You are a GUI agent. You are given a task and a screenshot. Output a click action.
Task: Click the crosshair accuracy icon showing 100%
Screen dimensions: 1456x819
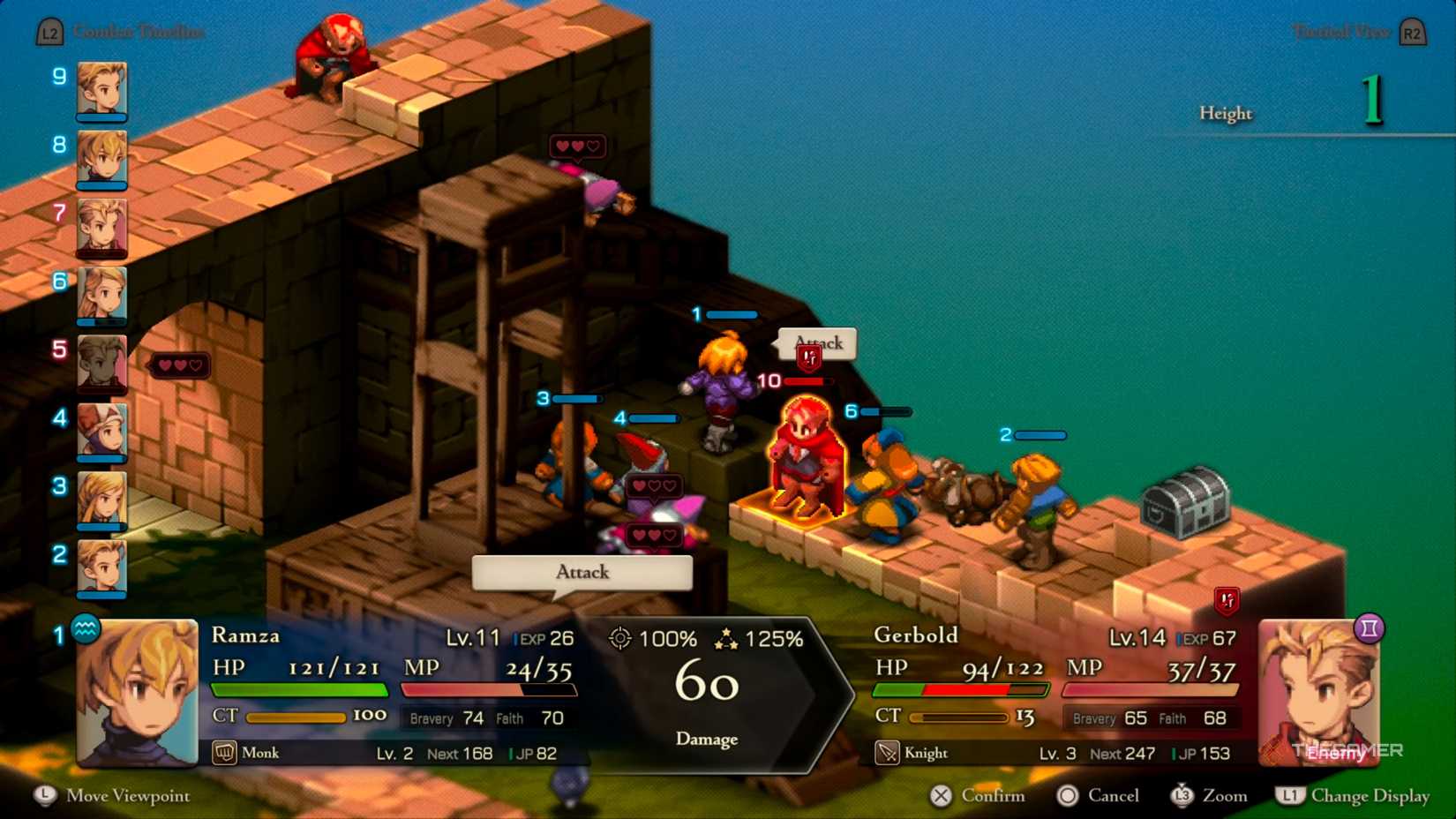pos(621,637)
